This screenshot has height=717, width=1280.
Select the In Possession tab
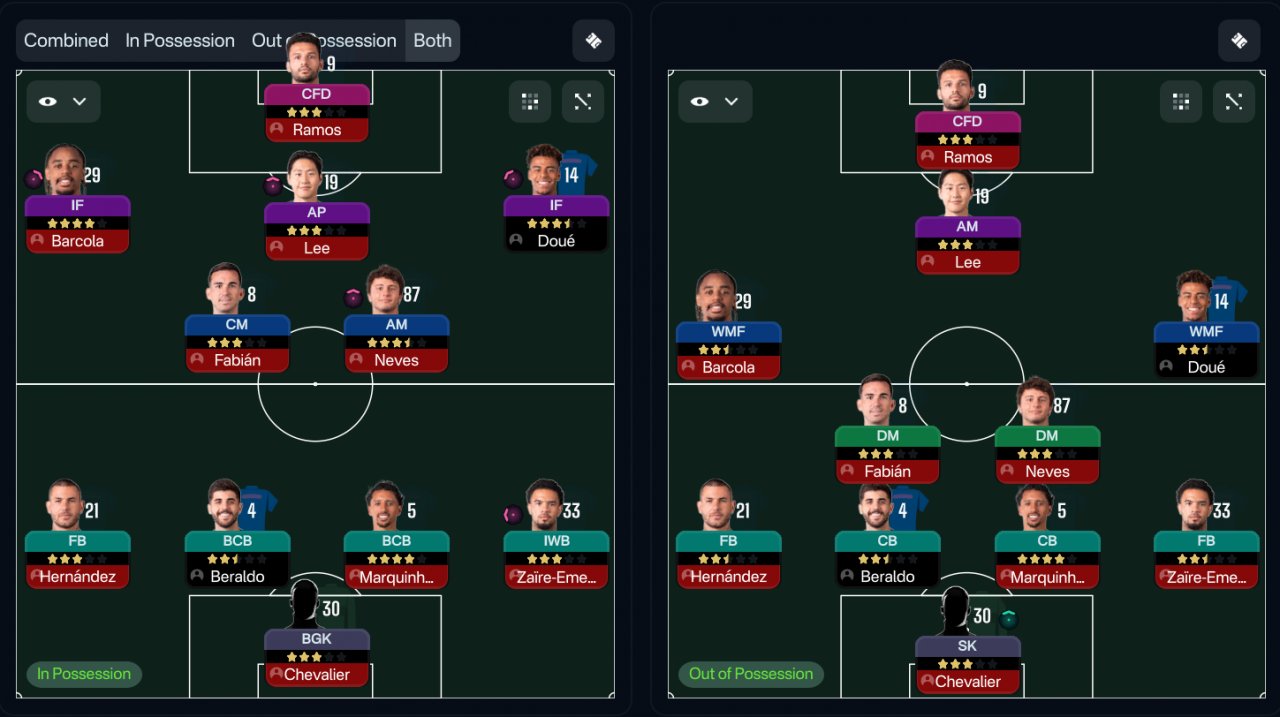(x=180, y=41)
